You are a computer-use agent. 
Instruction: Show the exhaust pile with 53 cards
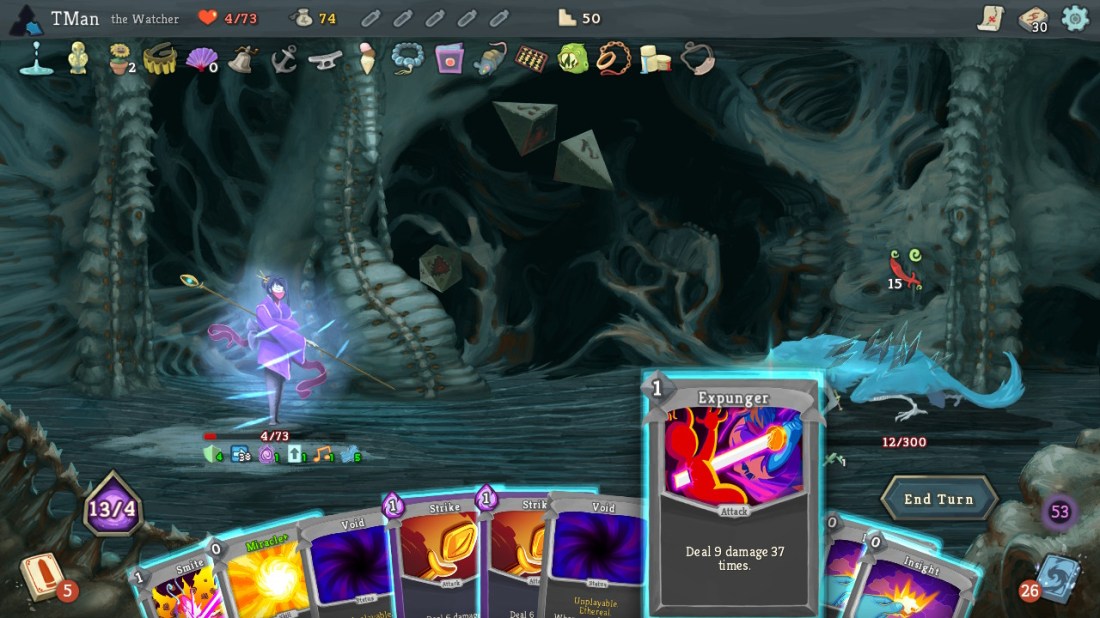pyautogui.click(x=1059, y=513)
